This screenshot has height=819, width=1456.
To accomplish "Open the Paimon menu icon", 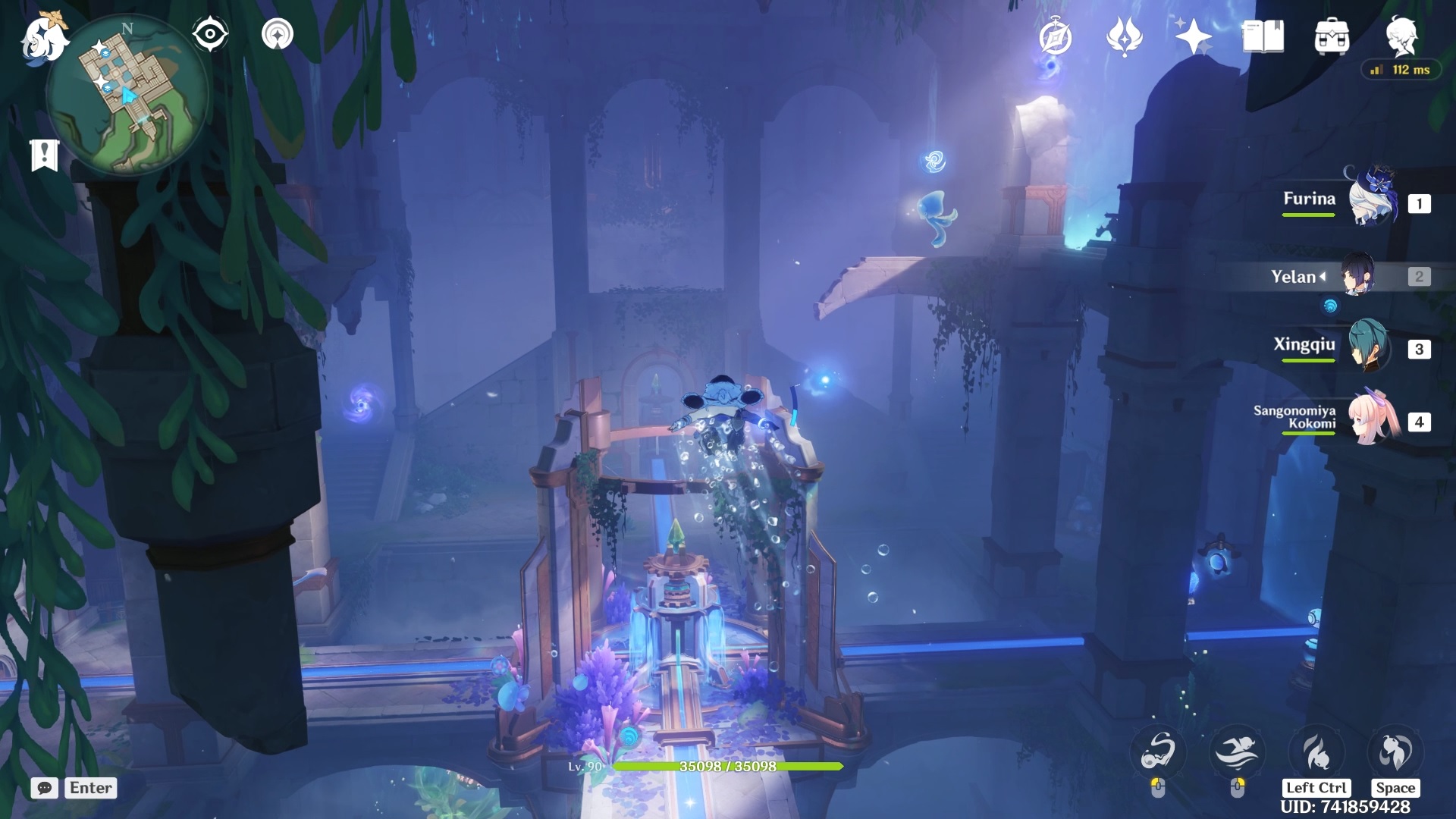I will pos(43,38).
